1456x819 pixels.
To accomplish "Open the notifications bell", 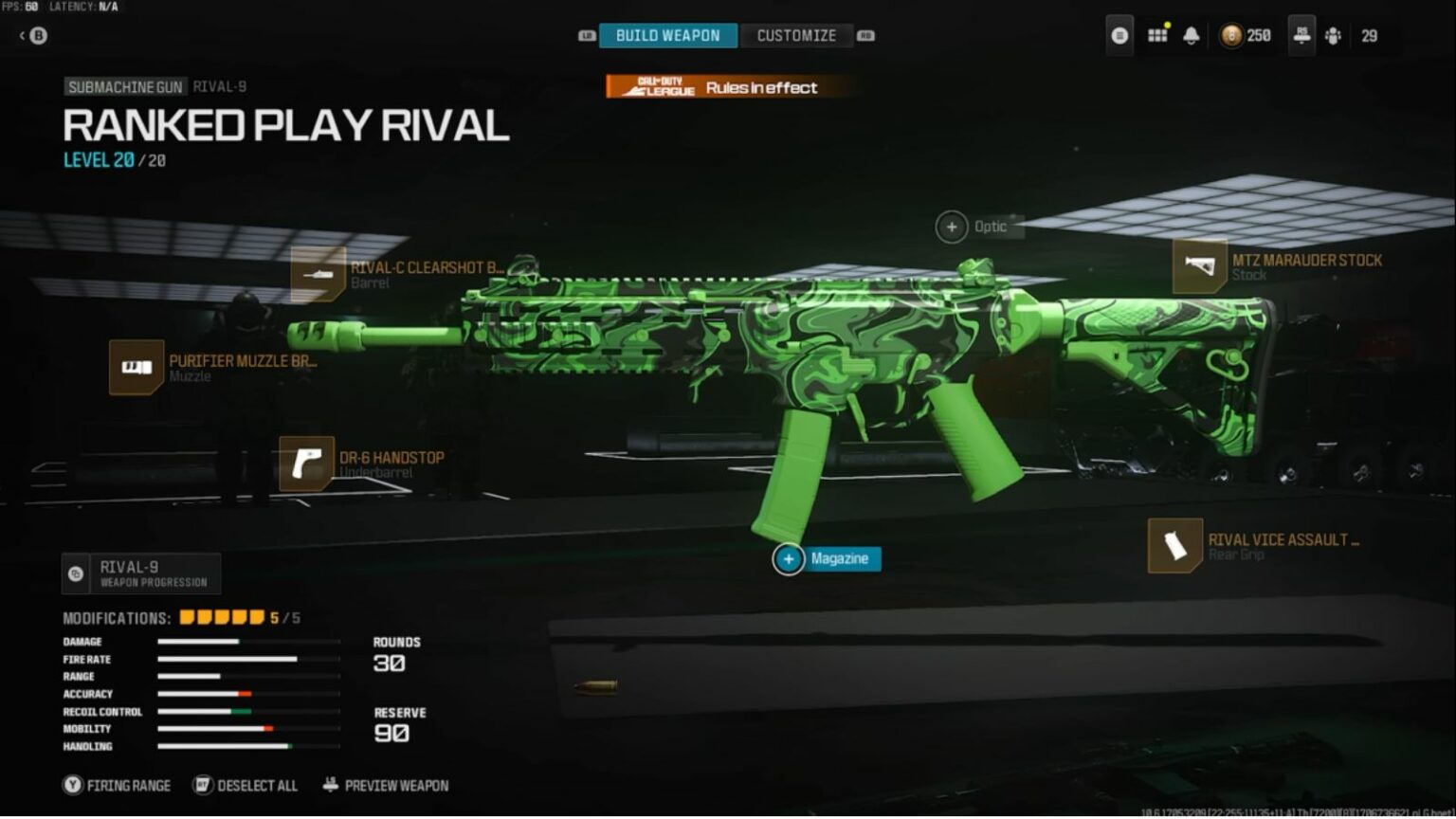I will (x=1192, y=36).
